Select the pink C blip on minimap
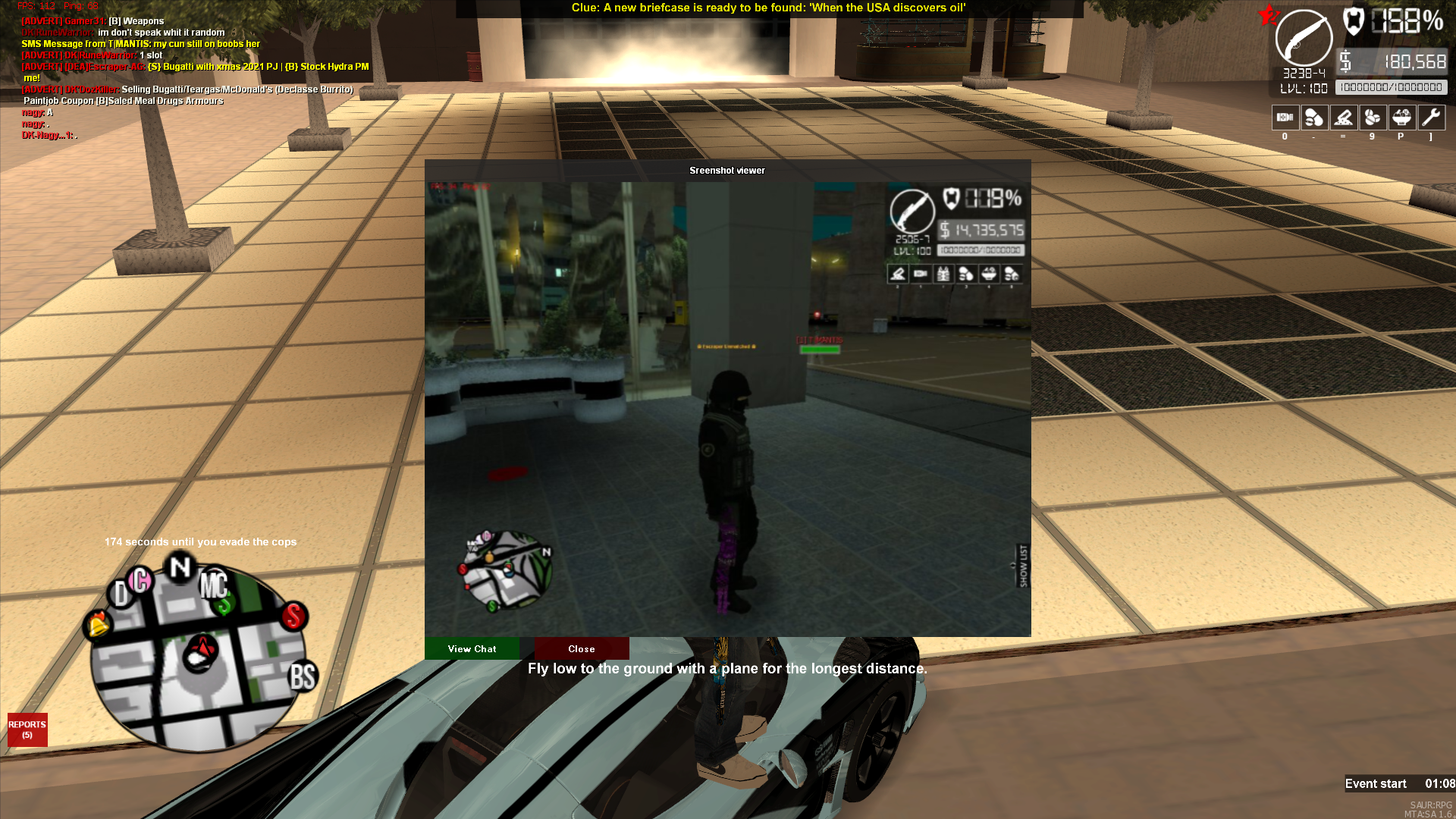 pyautogui.click(x=141, y=580)
